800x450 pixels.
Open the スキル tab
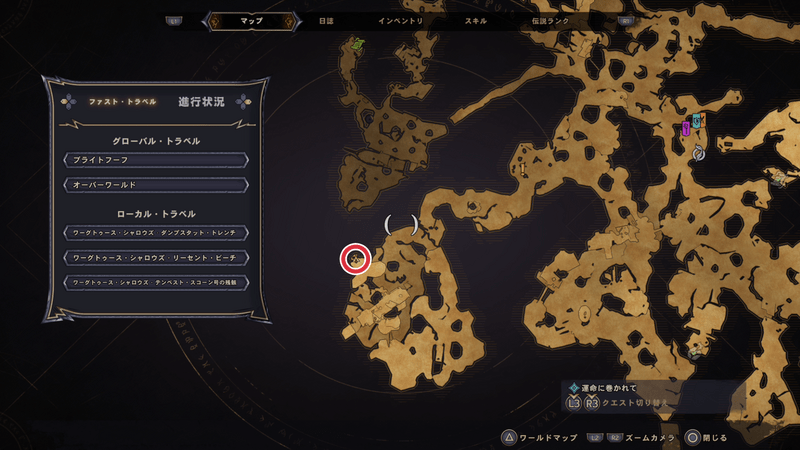click(478, 21)
